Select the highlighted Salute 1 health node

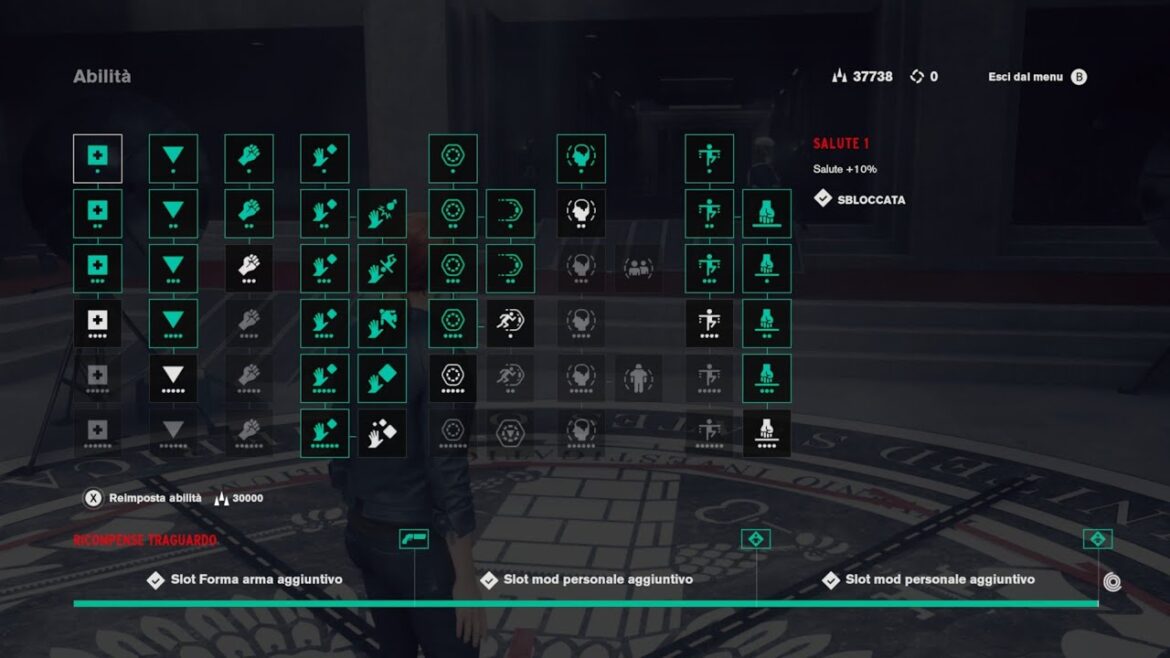pos(97,158)
